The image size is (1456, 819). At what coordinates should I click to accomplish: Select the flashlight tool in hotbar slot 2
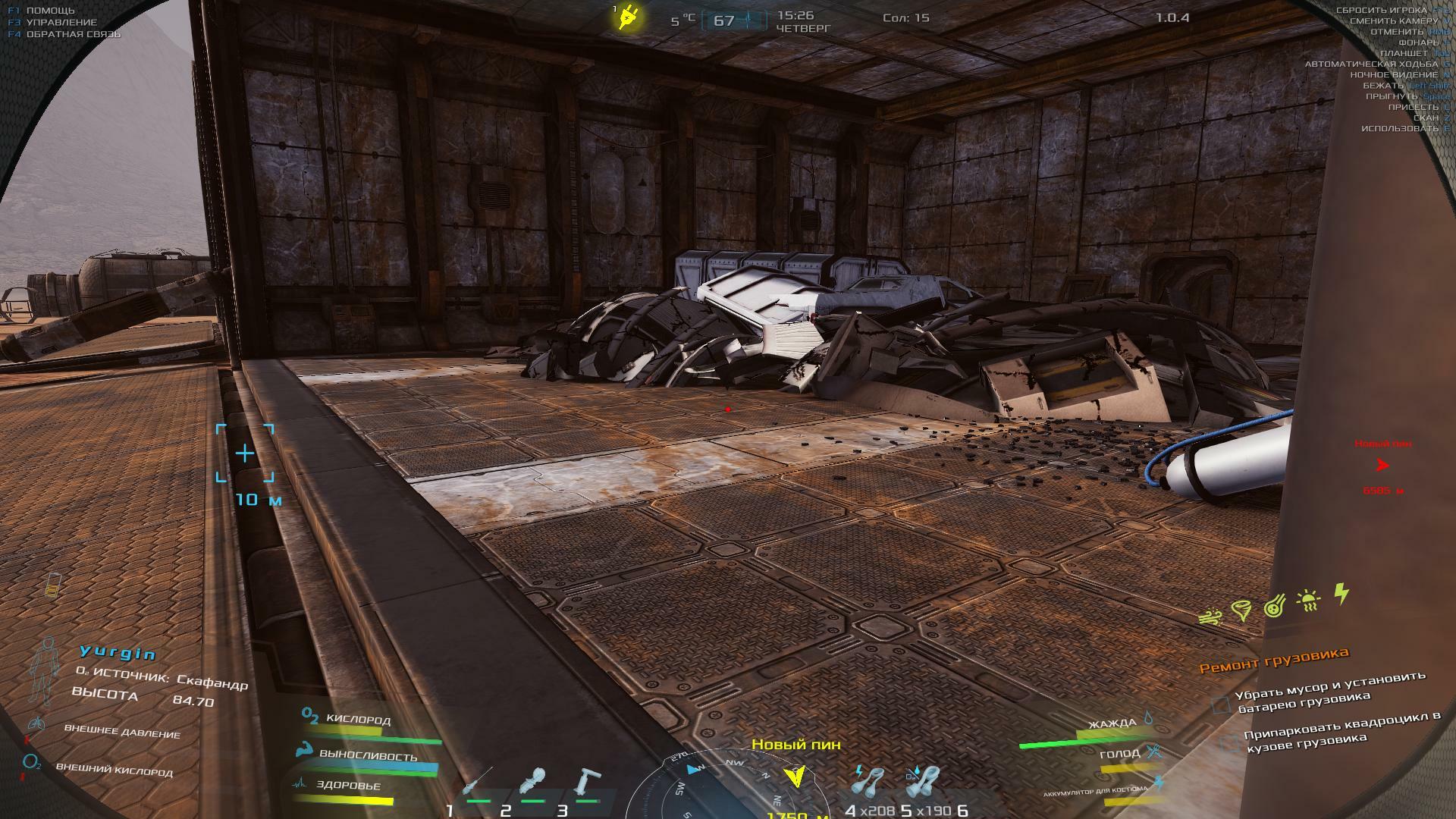(534, 782)
